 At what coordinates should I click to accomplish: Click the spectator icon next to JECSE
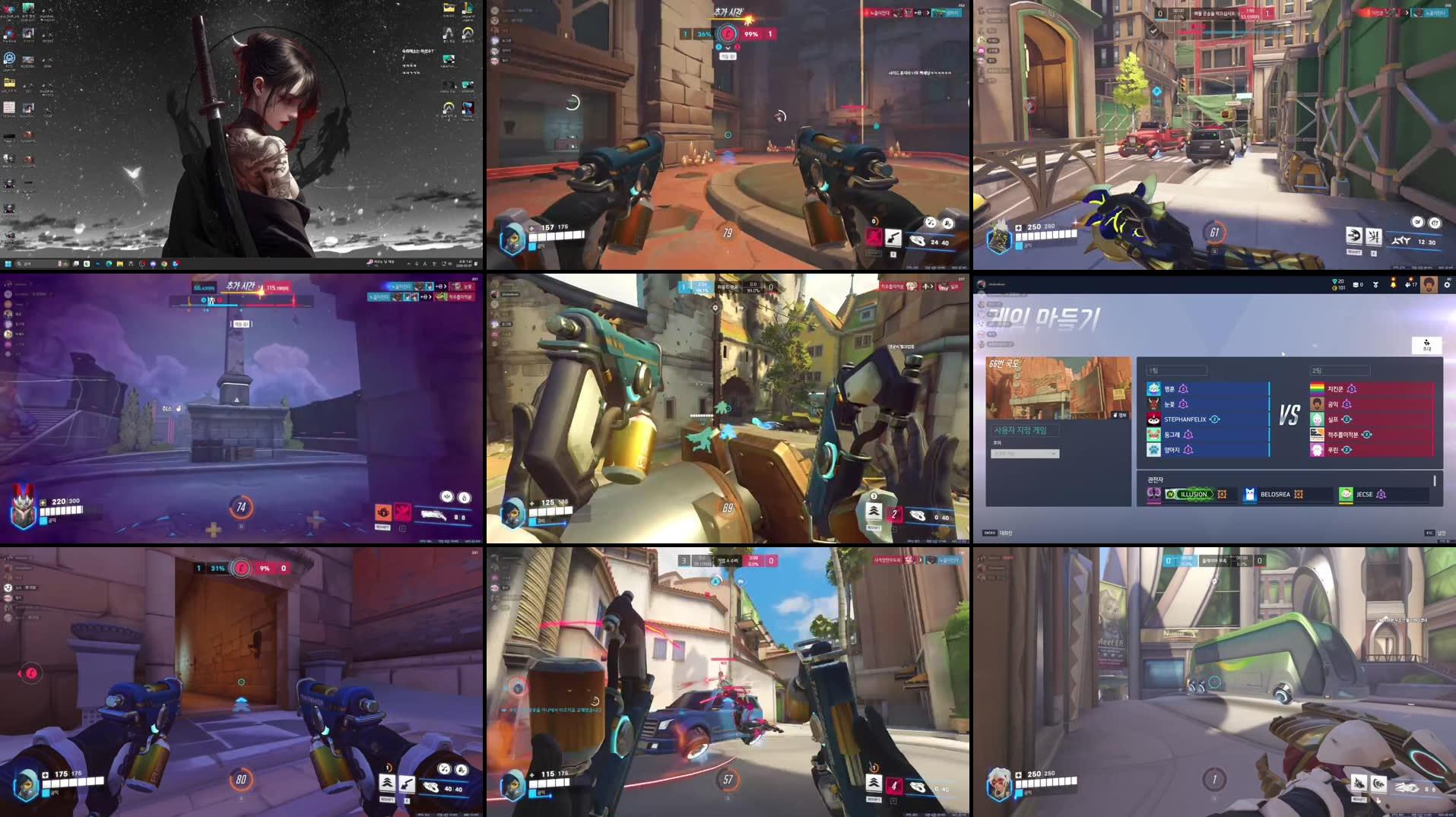click(x=1382, y=494)
